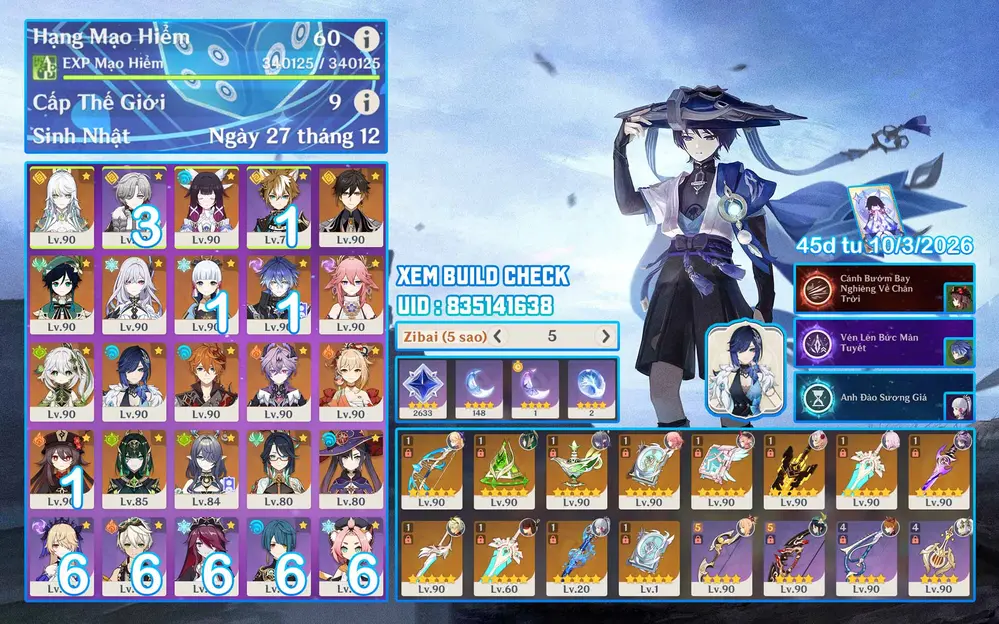The image size is (999, 624).
Task: Select the primogem item showing 2633
Action: point(422,387)
